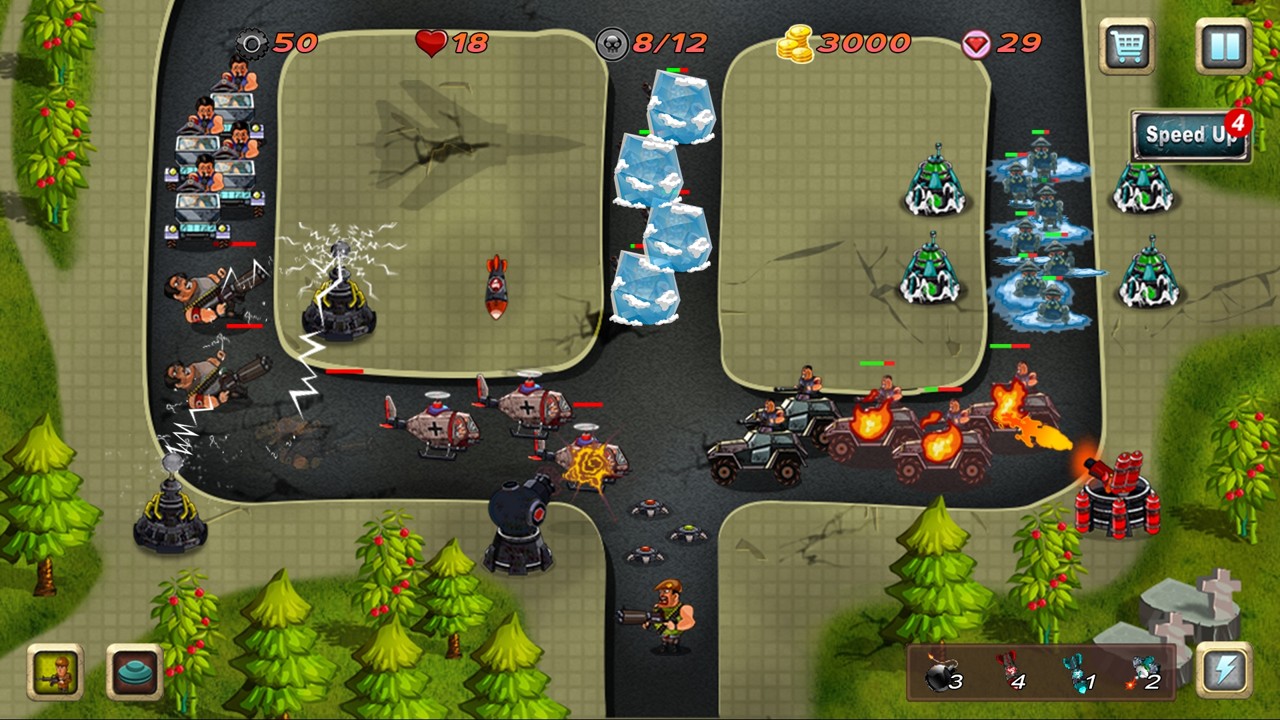
Task: Click the health heart showing 18
Action: [430, 43]
